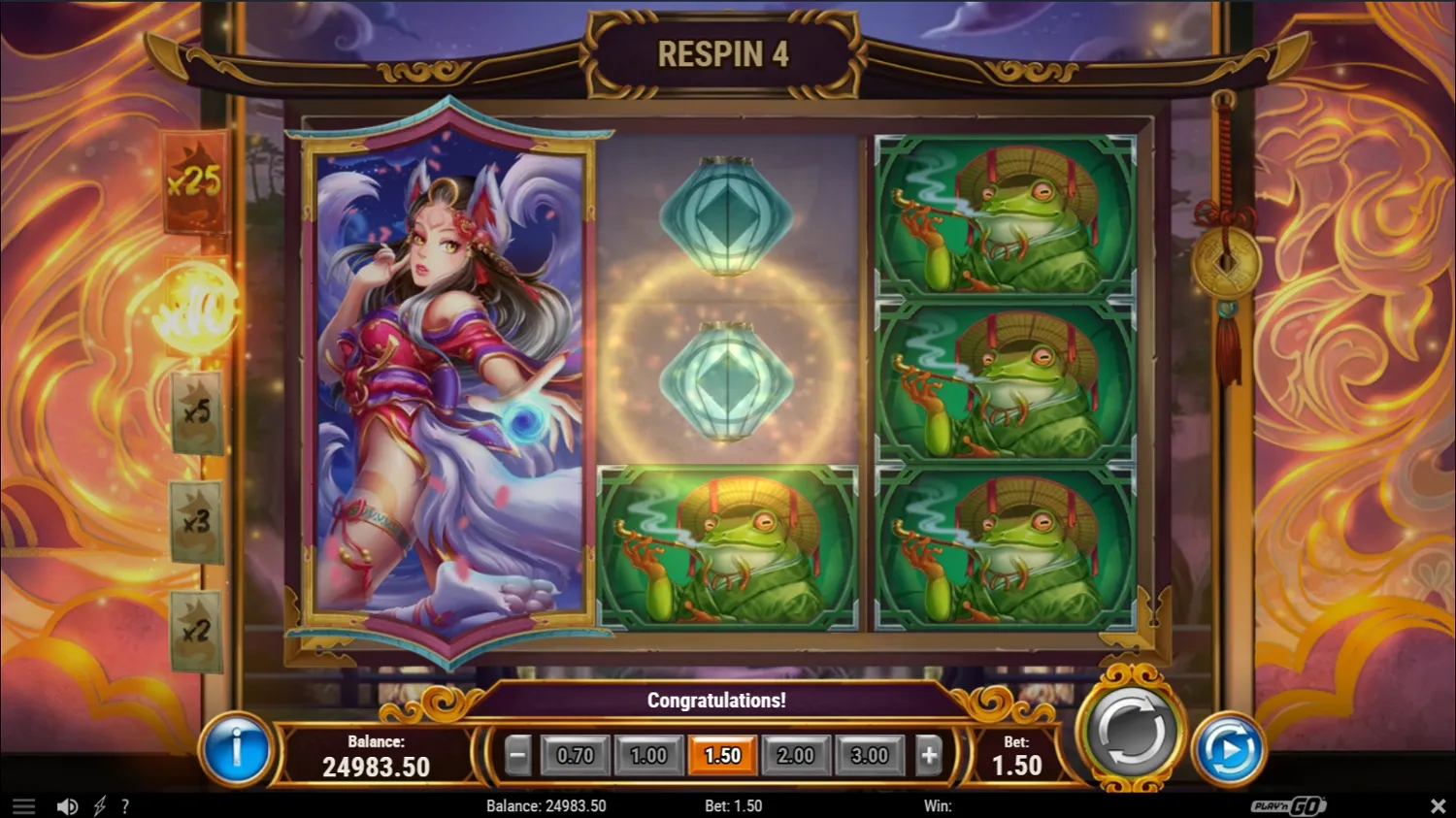1456x818 pixels.
Task: Click the frog symbol on the middle reel
Action: pos(726,546)
